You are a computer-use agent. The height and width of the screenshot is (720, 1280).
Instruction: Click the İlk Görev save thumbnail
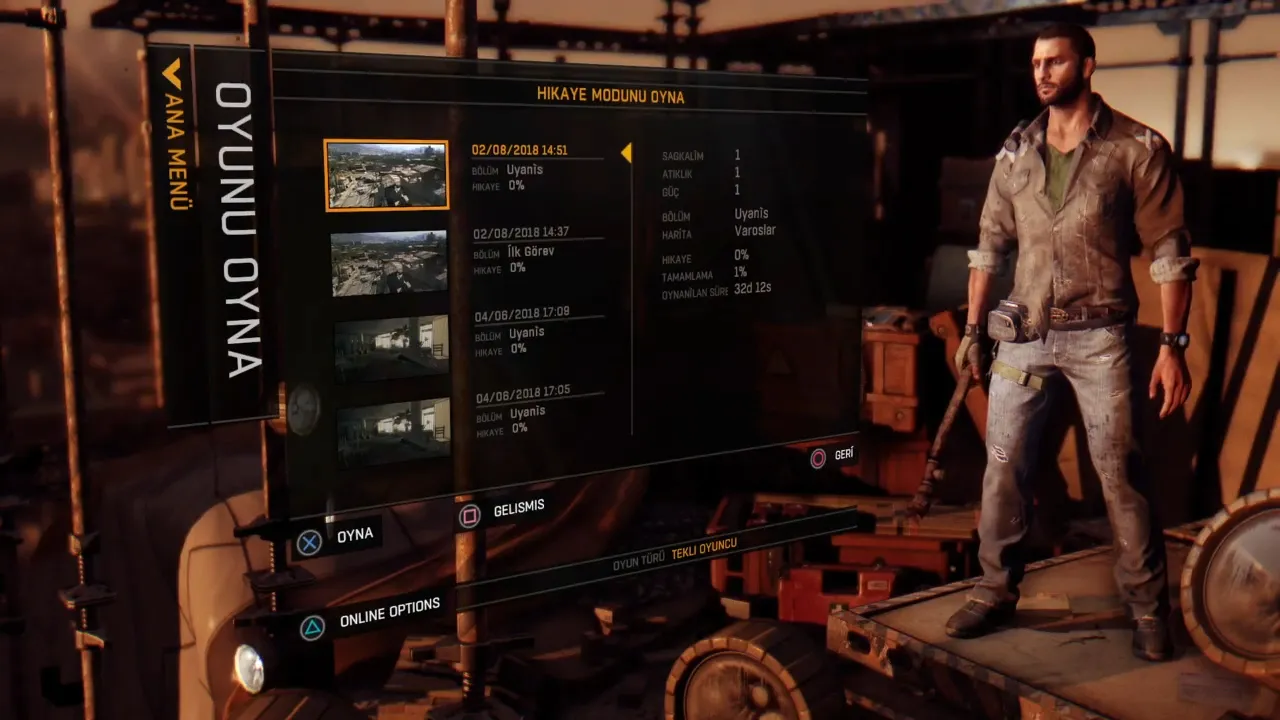[x=389, y=263]
